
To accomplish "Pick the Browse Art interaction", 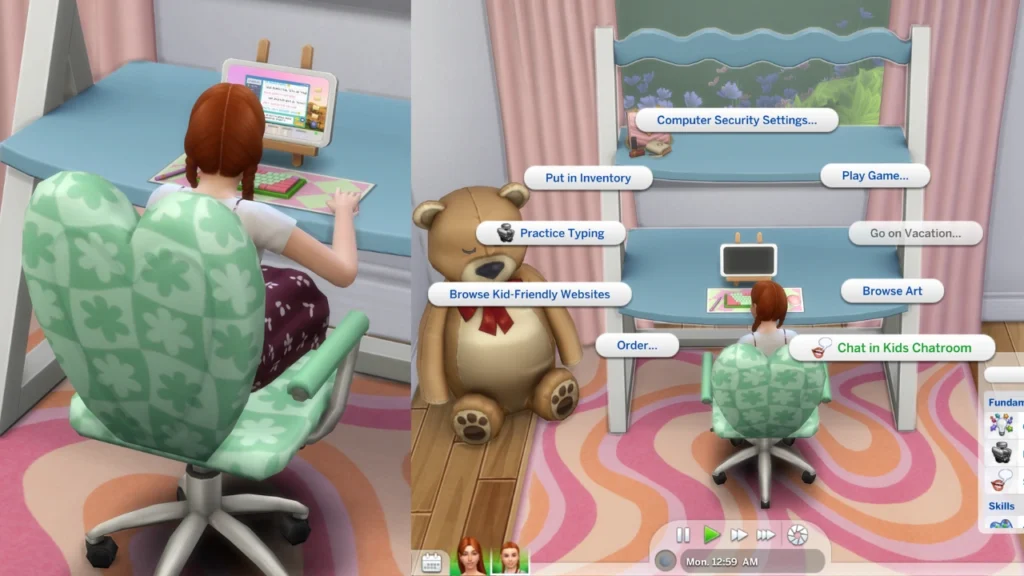I will click(892, 291).
